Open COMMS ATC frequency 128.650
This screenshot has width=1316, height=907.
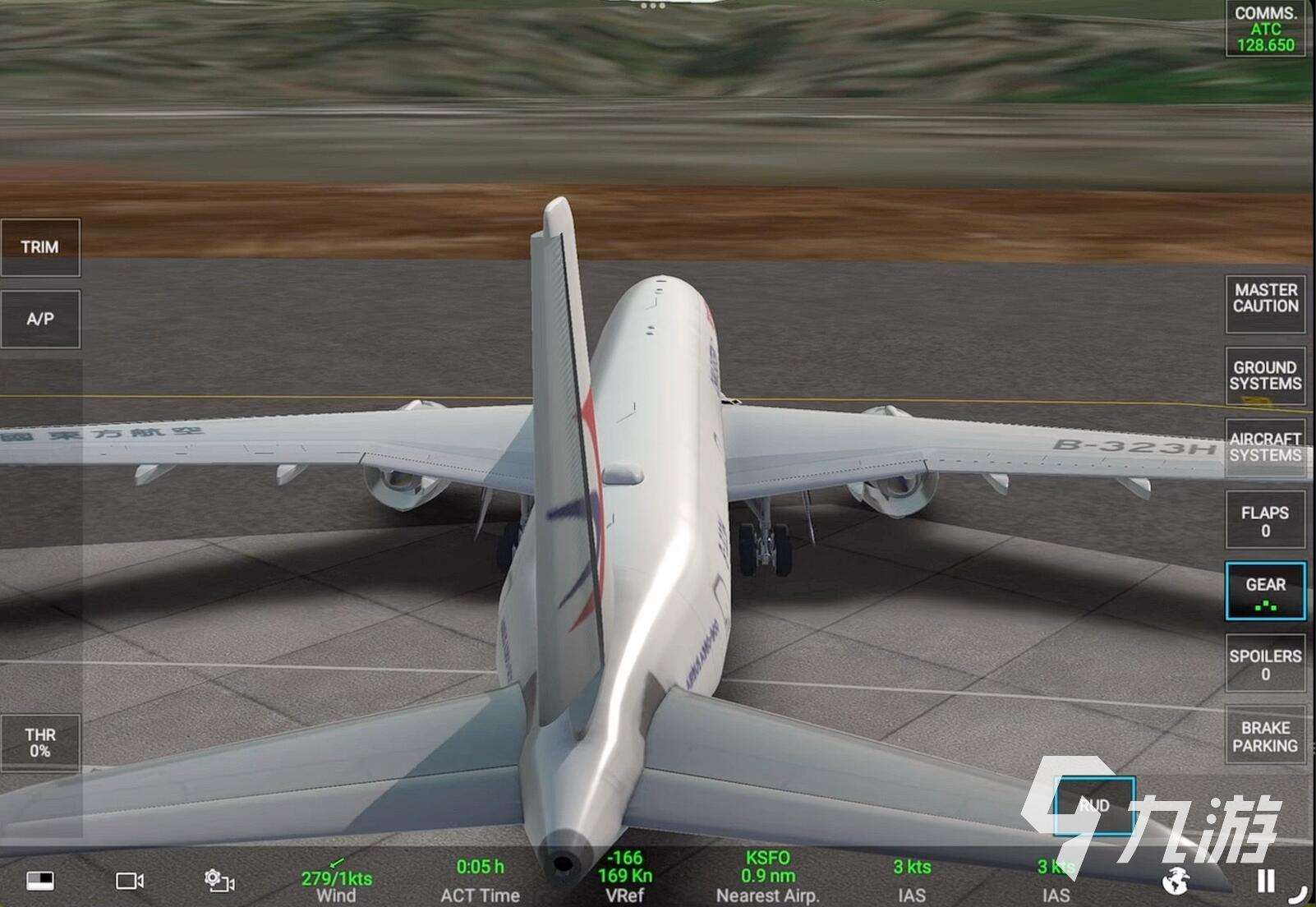[1268, 28]
